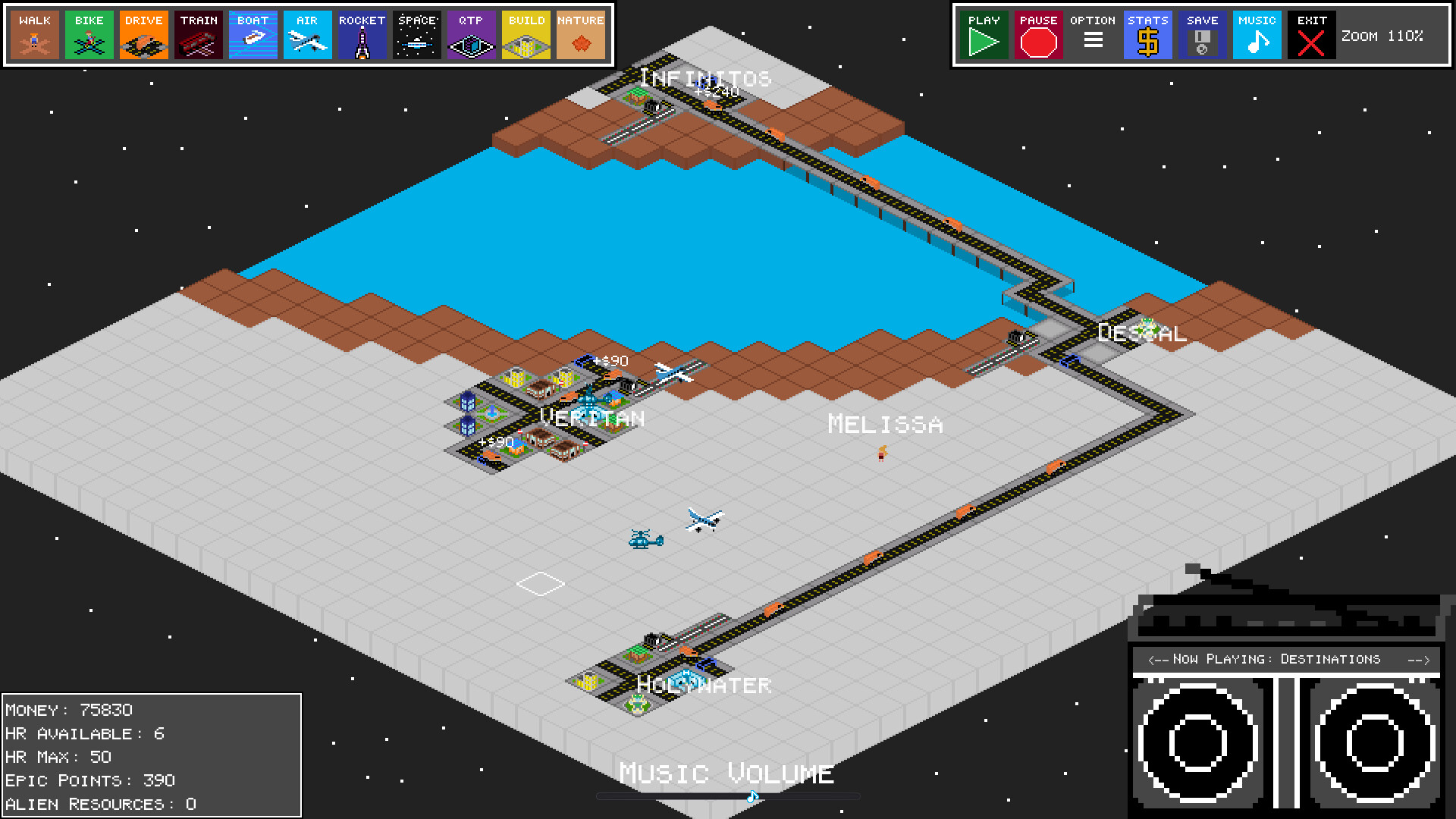This screenshot has width=1456, height=819.
Task: Open the NATURE tool
Action: pyautogui.click(x=580, y=34)
